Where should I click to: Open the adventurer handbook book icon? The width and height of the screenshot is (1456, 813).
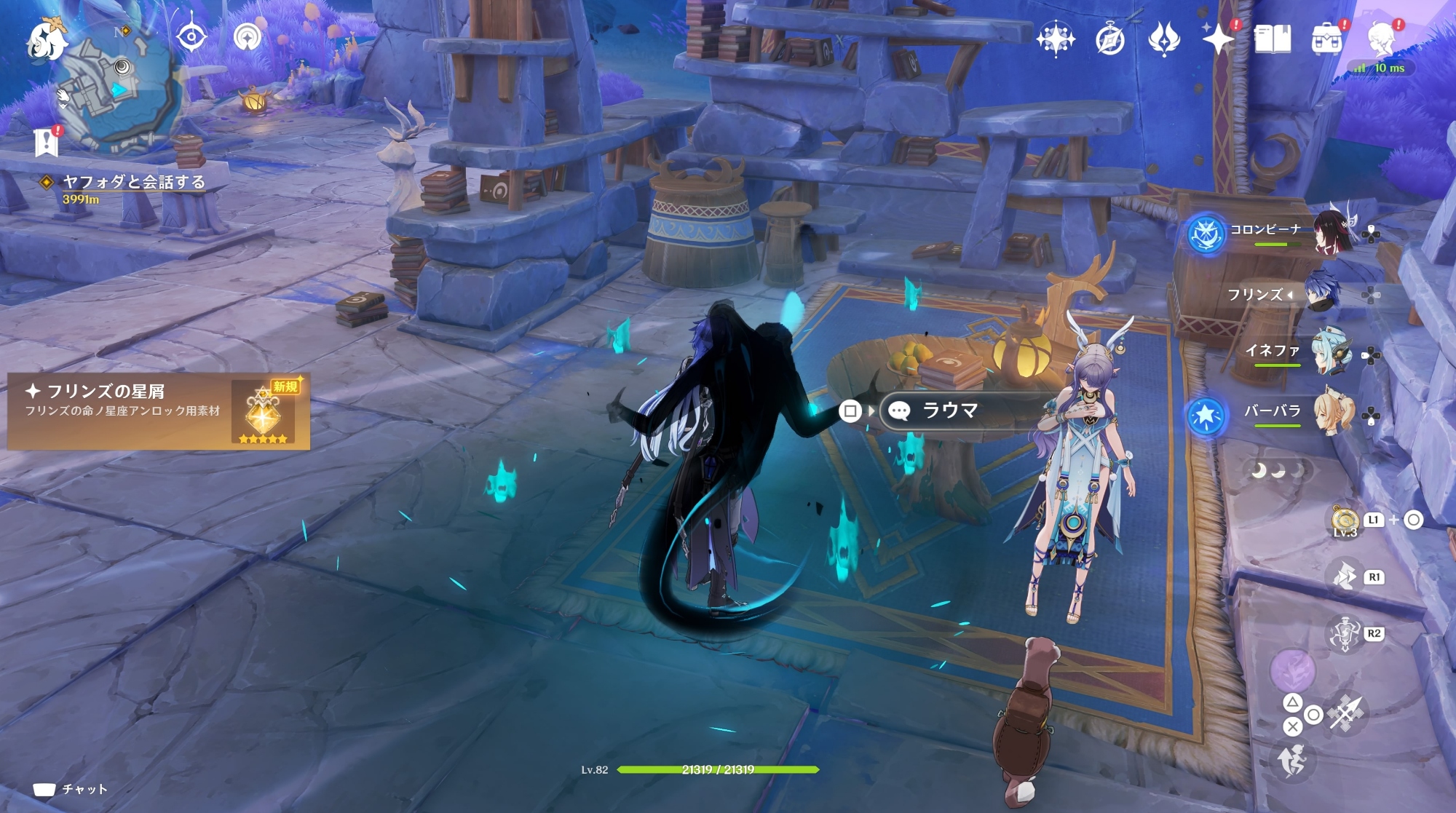tap(1272, 39)
